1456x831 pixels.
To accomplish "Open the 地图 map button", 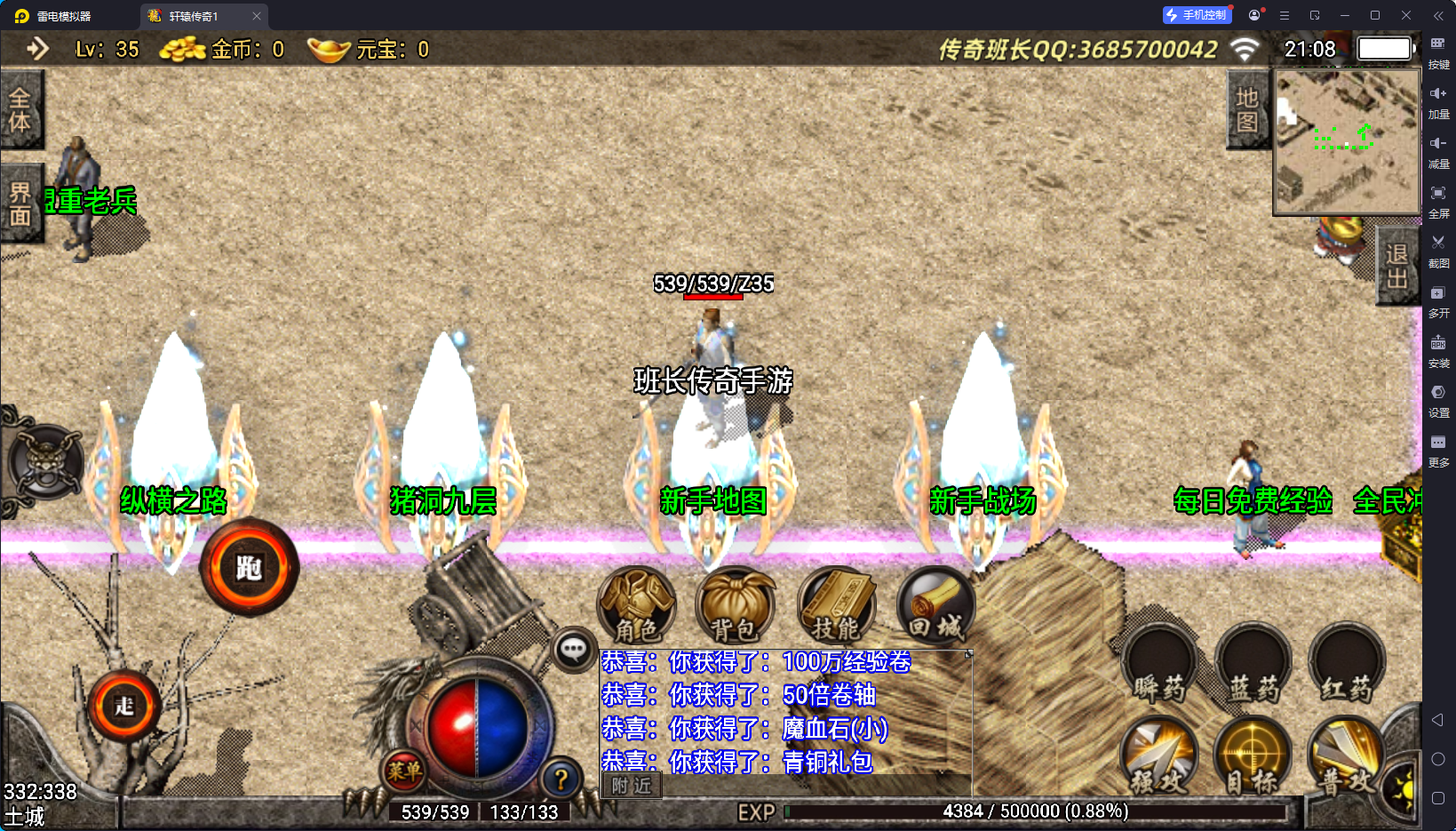I will 1247,109.
